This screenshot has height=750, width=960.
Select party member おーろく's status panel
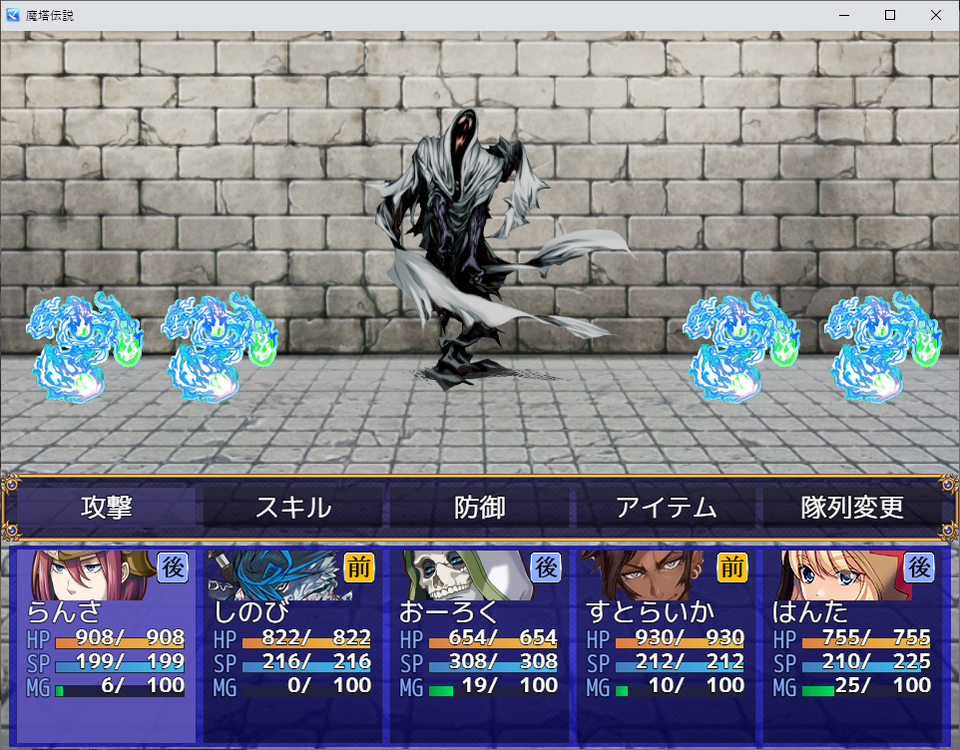479,645
